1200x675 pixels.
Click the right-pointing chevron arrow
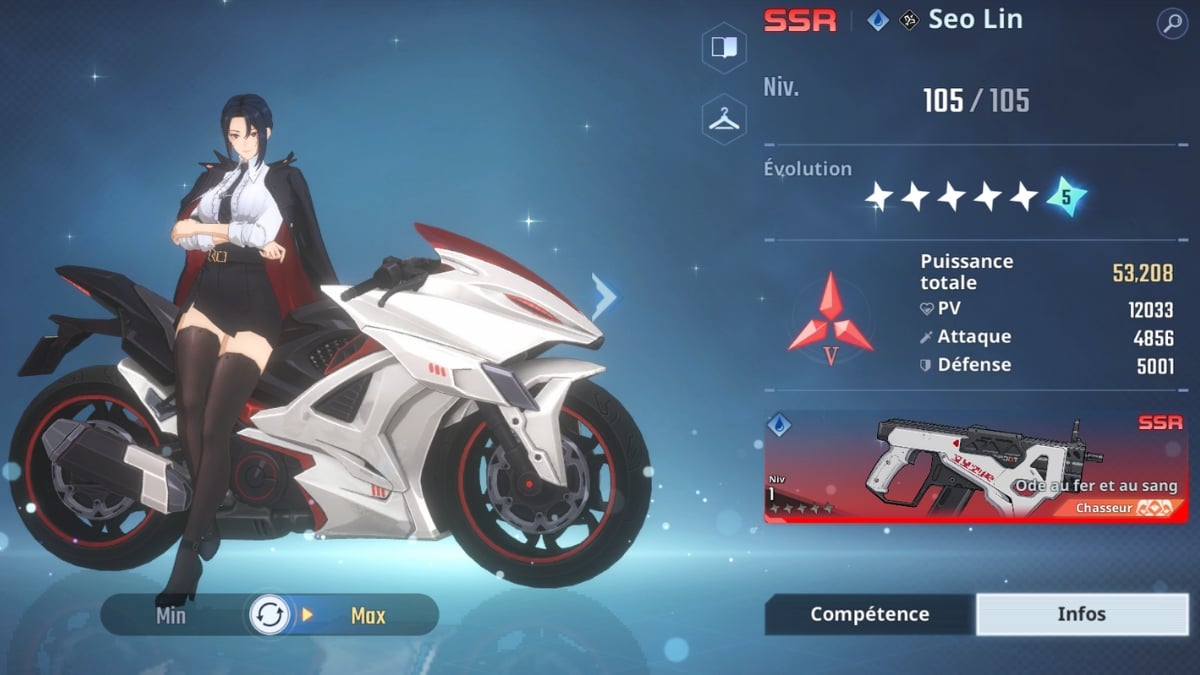click(x=605, y=297)
